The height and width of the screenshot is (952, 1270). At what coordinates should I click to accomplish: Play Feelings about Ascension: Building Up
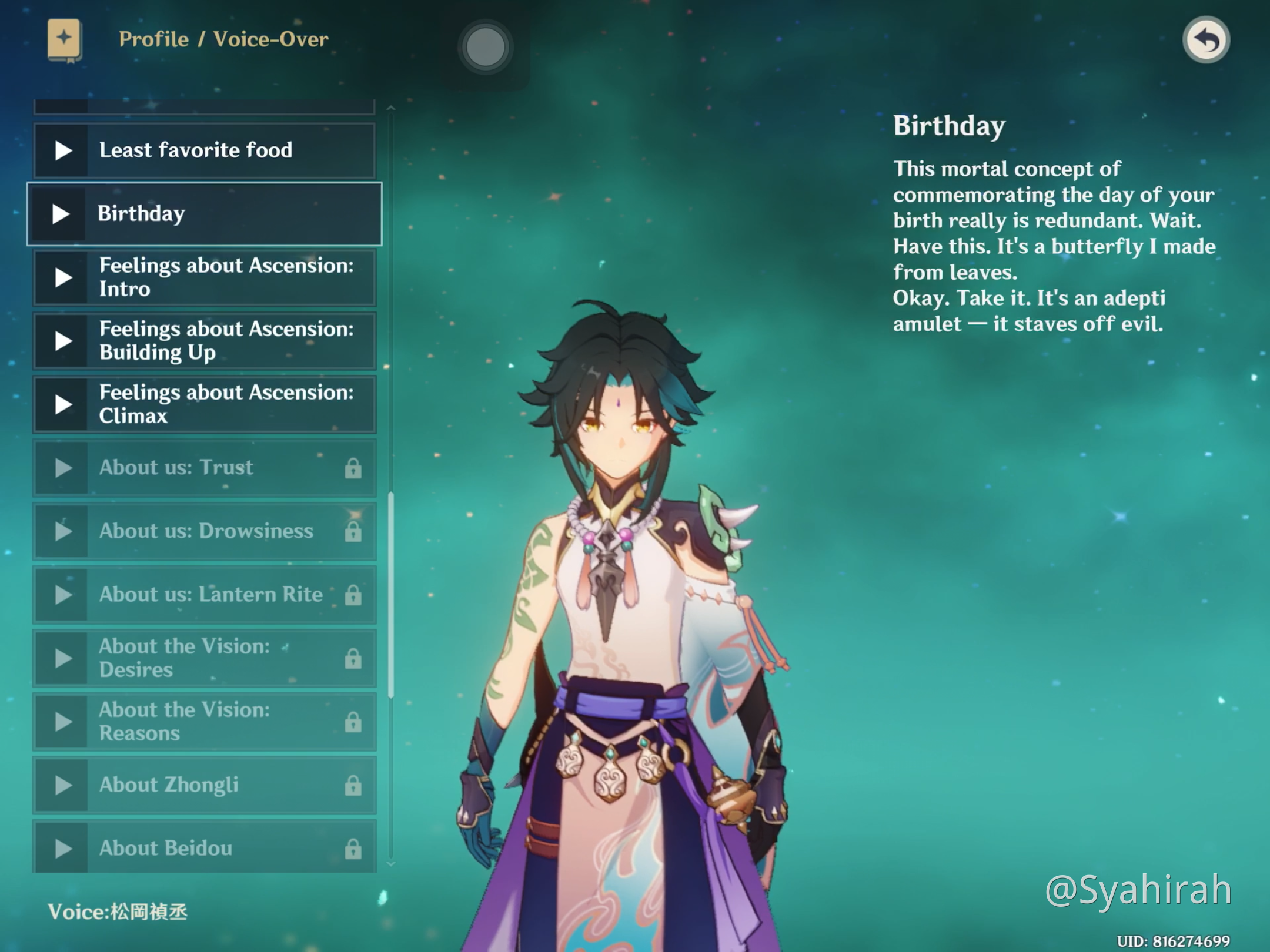62,340
